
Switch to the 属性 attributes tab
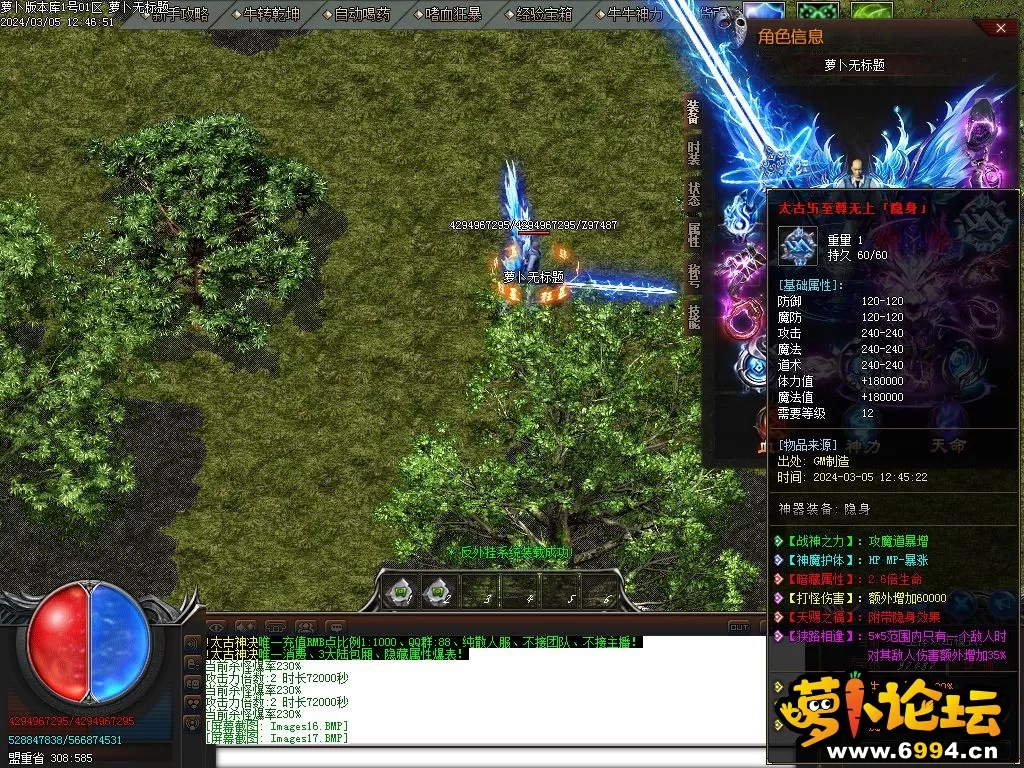tap(692, 234)
